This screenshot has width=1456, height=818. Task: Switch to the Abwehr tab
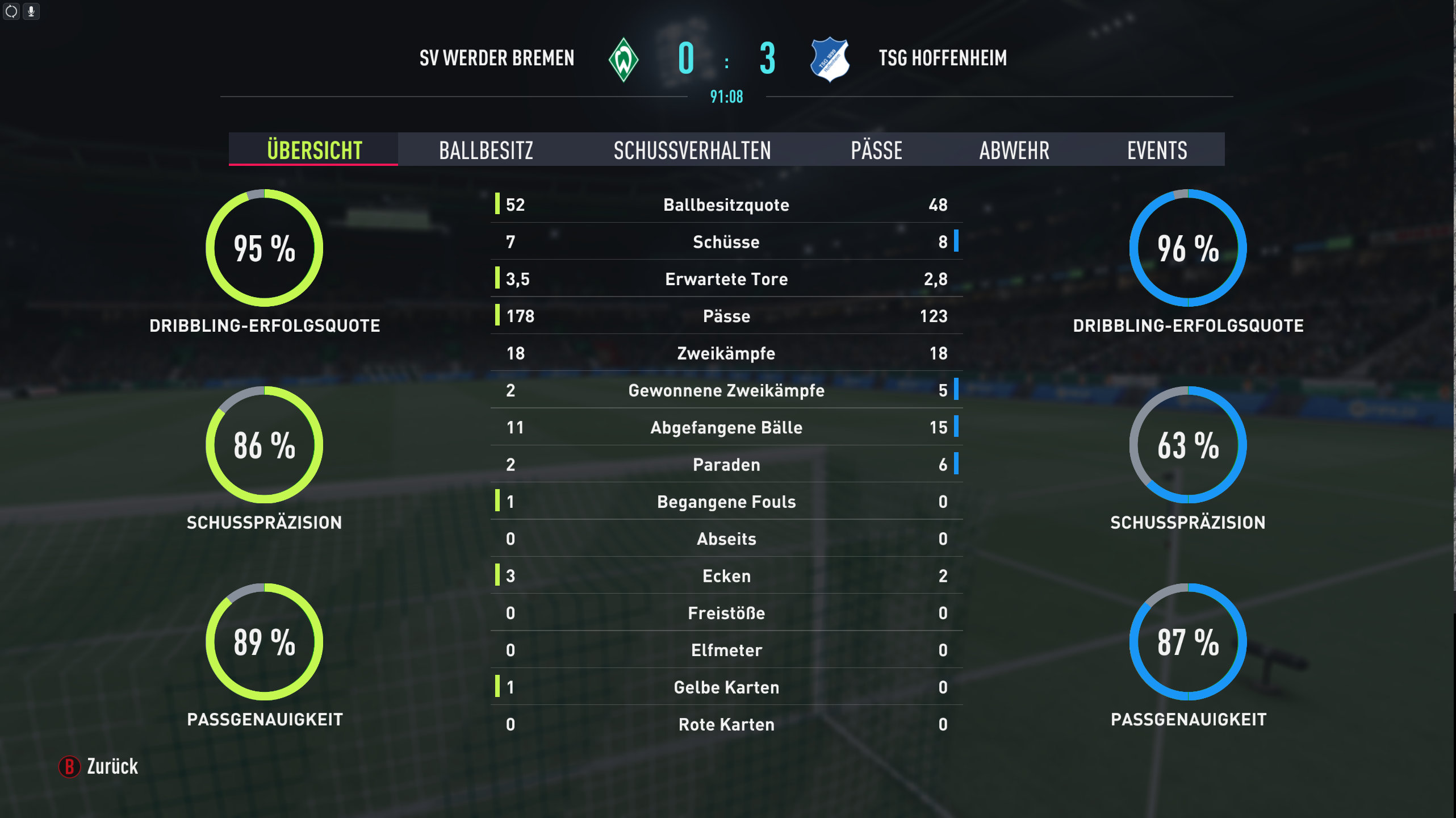[x=1014, y=150]
